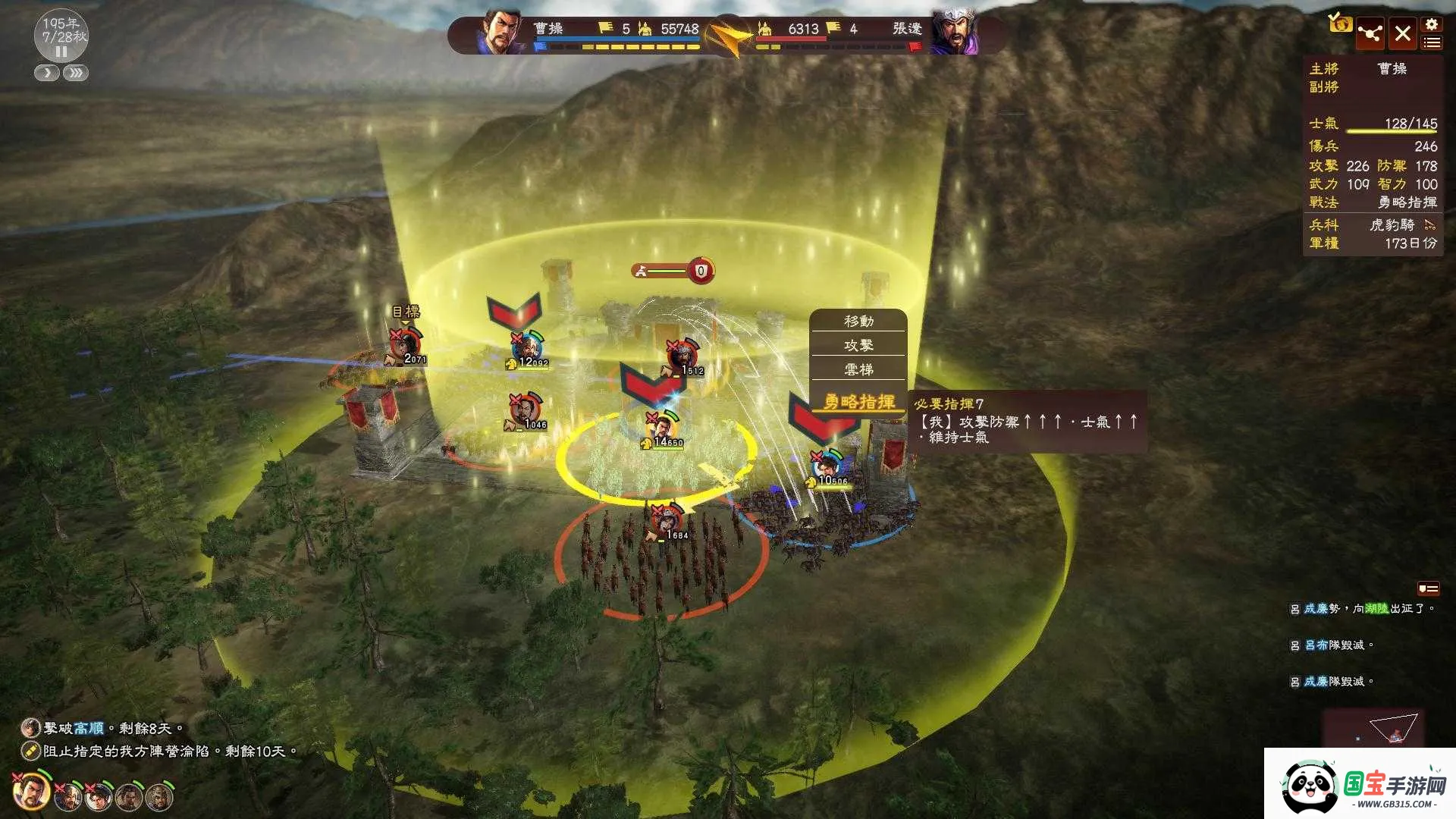Choose the 雲梯 ladder command

(x=858, y=369)
